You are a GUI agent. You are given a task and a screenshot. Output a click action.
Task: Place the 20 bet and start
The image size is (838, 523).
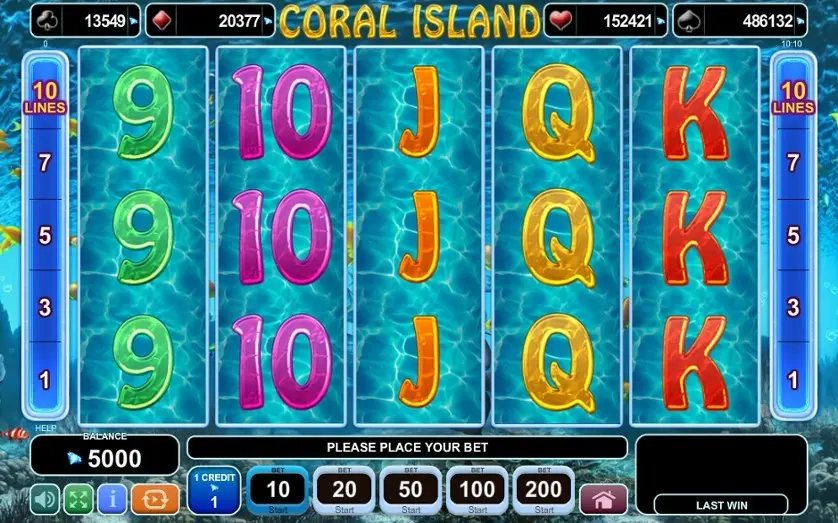[343, 490]
